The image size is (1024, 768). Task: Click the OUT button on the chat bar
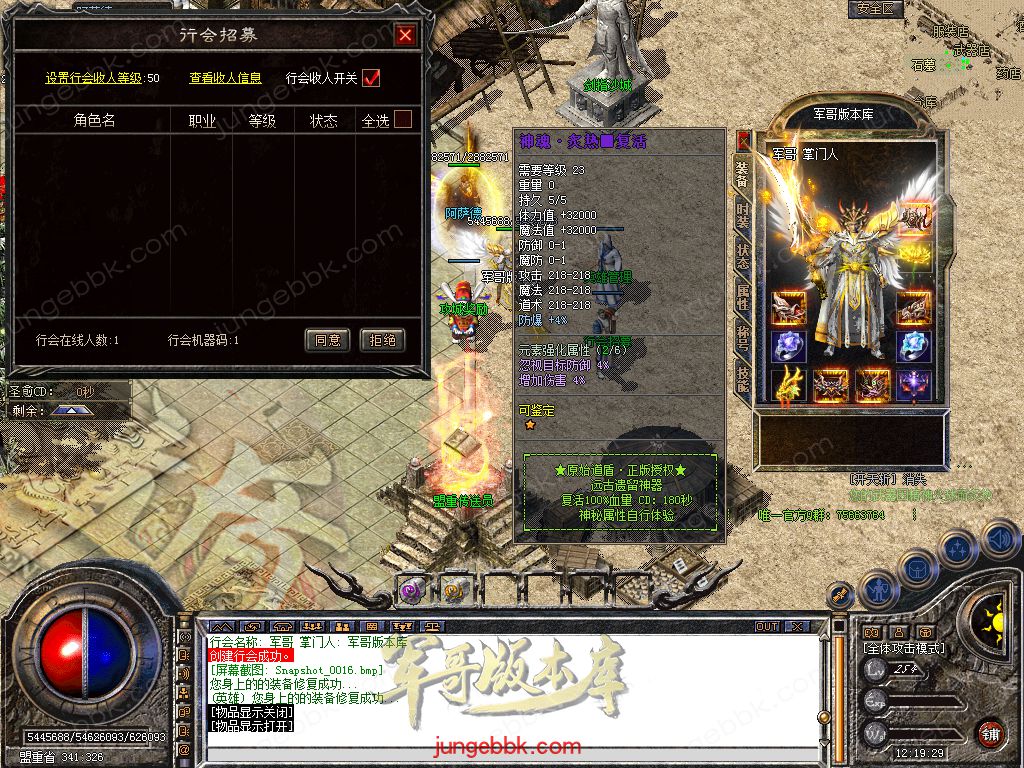767,626
